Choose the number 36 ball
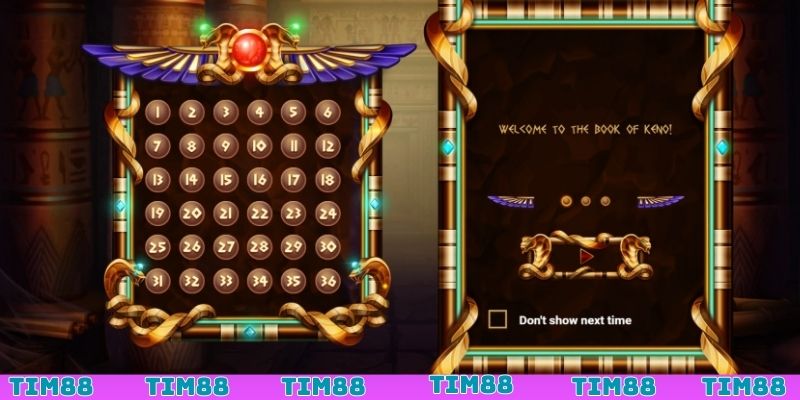 326,281
